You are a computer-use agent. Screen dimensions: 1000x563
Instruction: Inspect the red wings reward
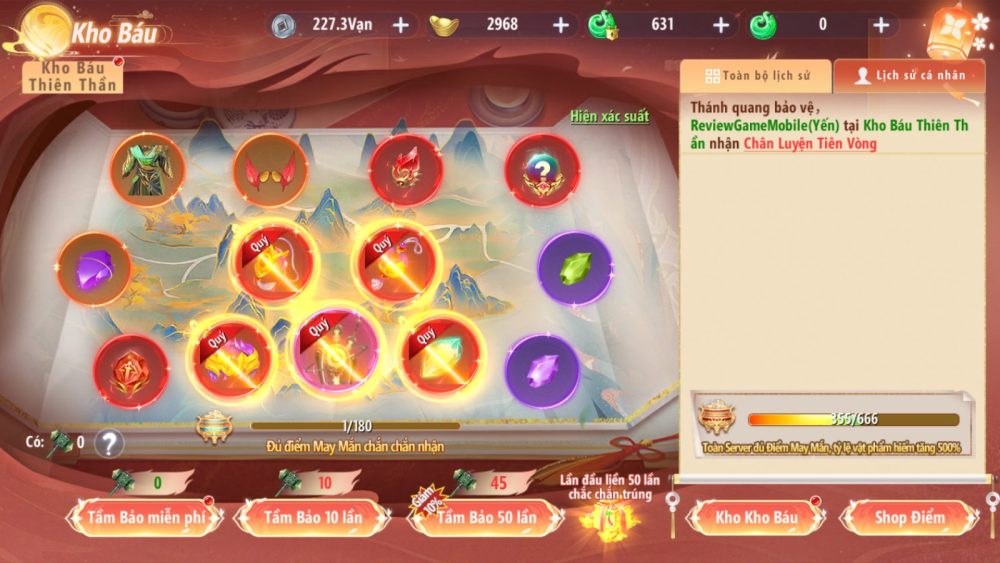coord(270,170)
